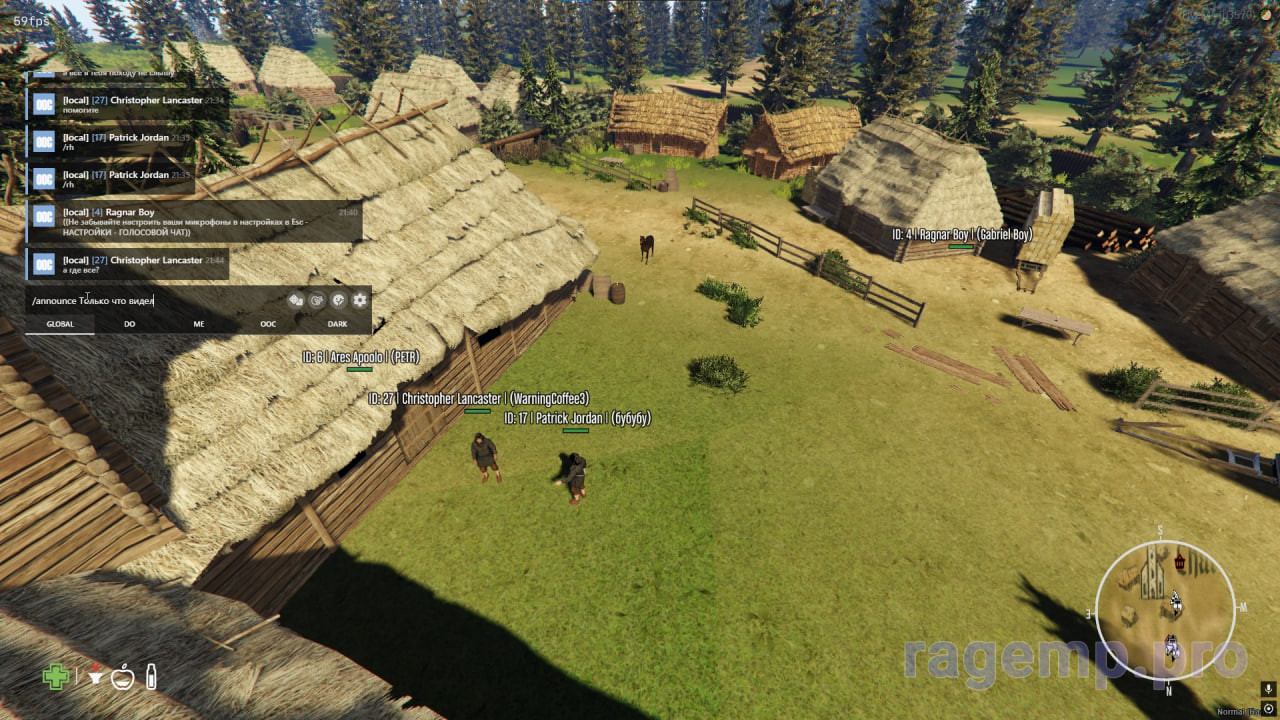
Task: Choose the ME chat tab
Action: click(199, 324)
